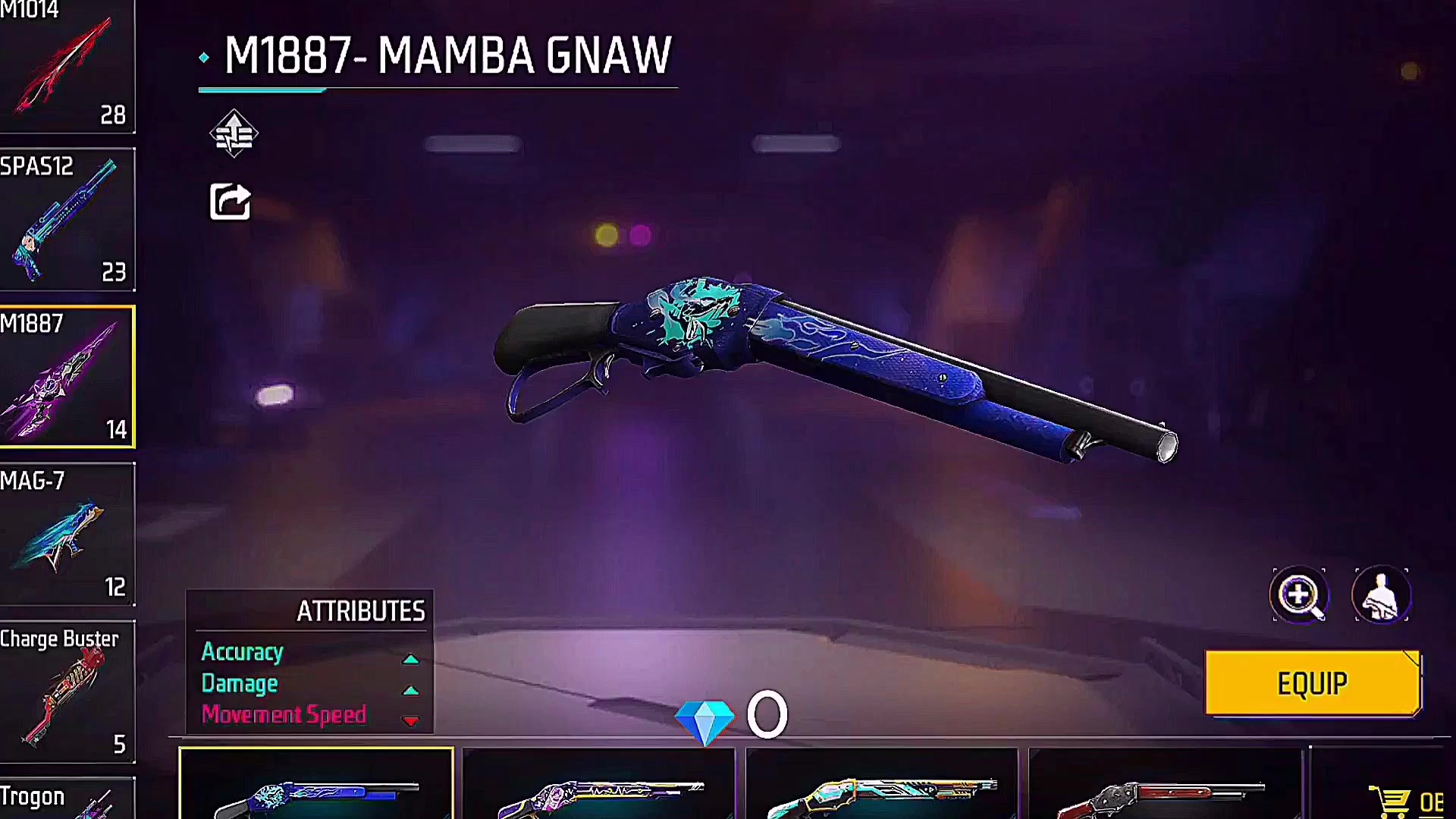Switch to the Trogon weapon category
This screenshot has width=1456, height=819.
[67, 799]
